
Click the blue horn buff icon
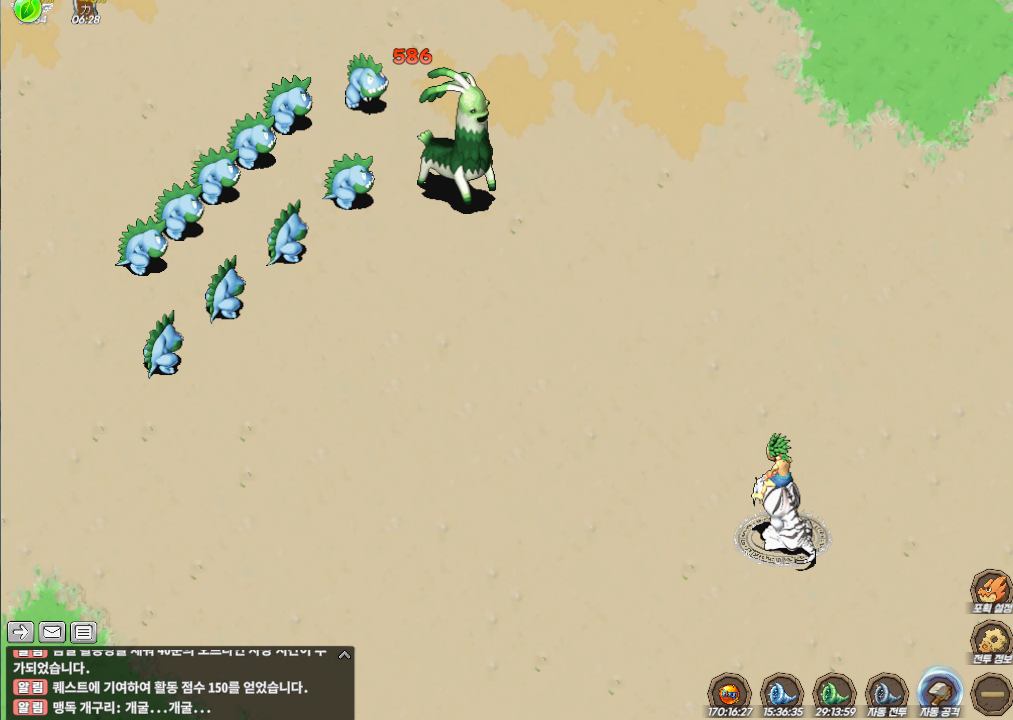coord(781,692)
